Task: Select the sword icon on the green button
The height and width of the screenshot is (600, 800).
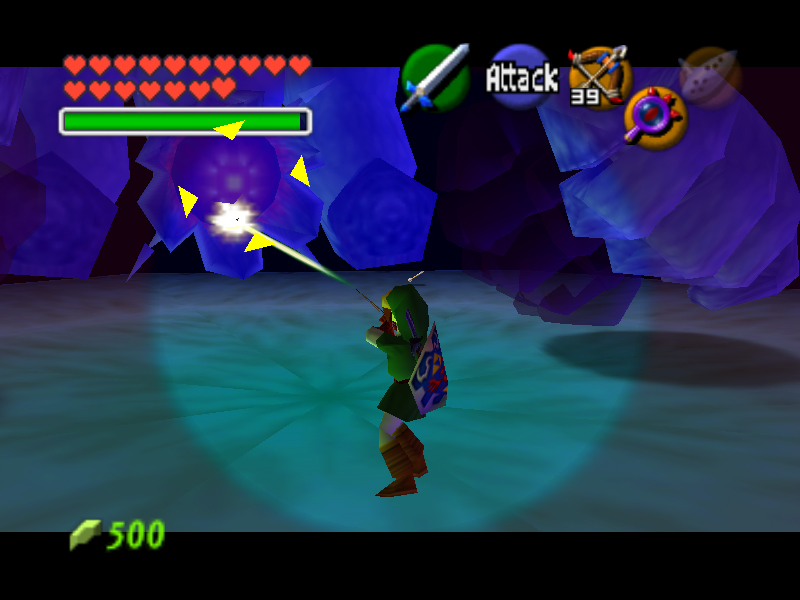Action: point(436,77)
